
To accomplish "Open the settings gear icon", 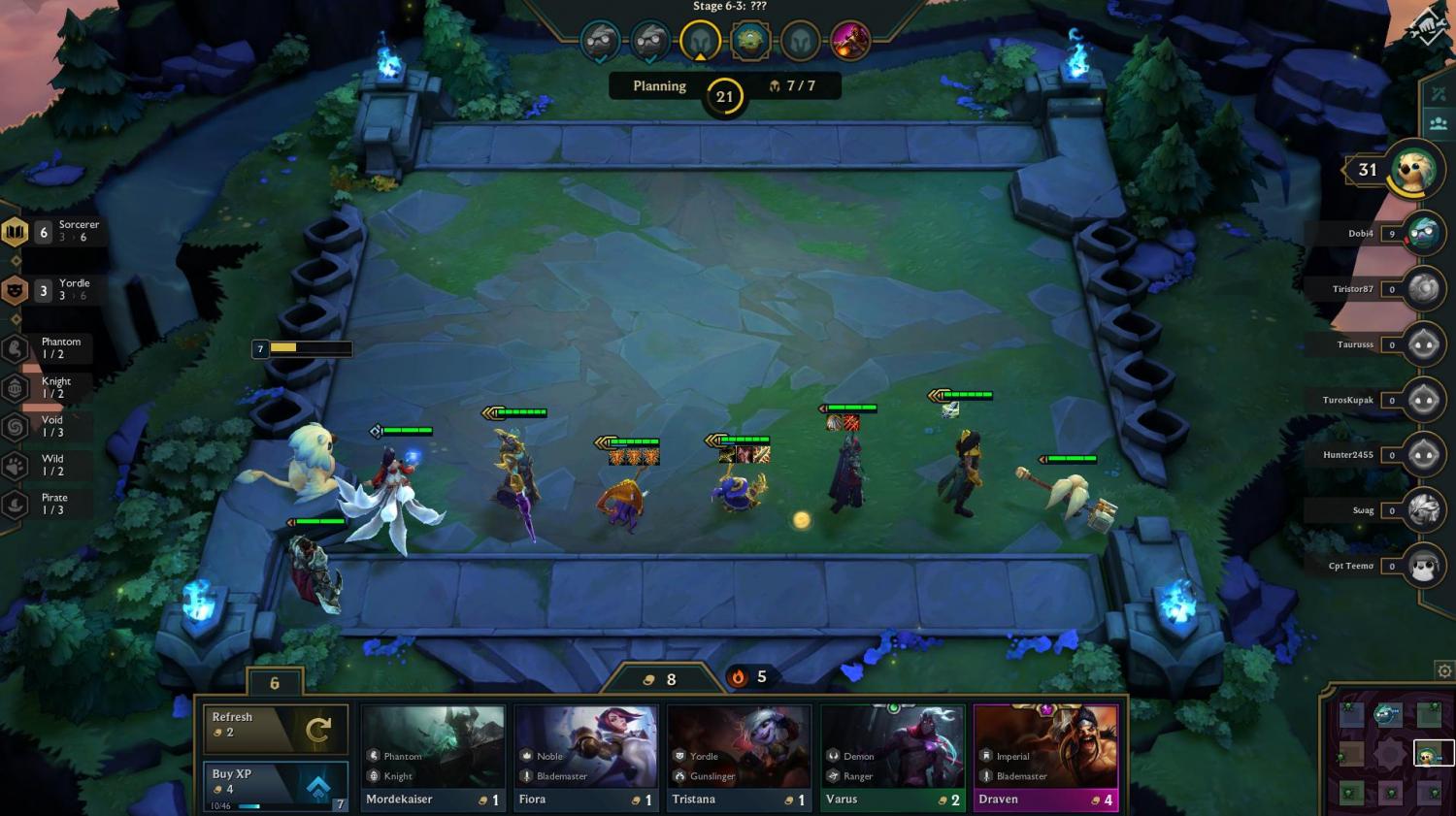I will pyautogui.click(x=1444, y=671).
